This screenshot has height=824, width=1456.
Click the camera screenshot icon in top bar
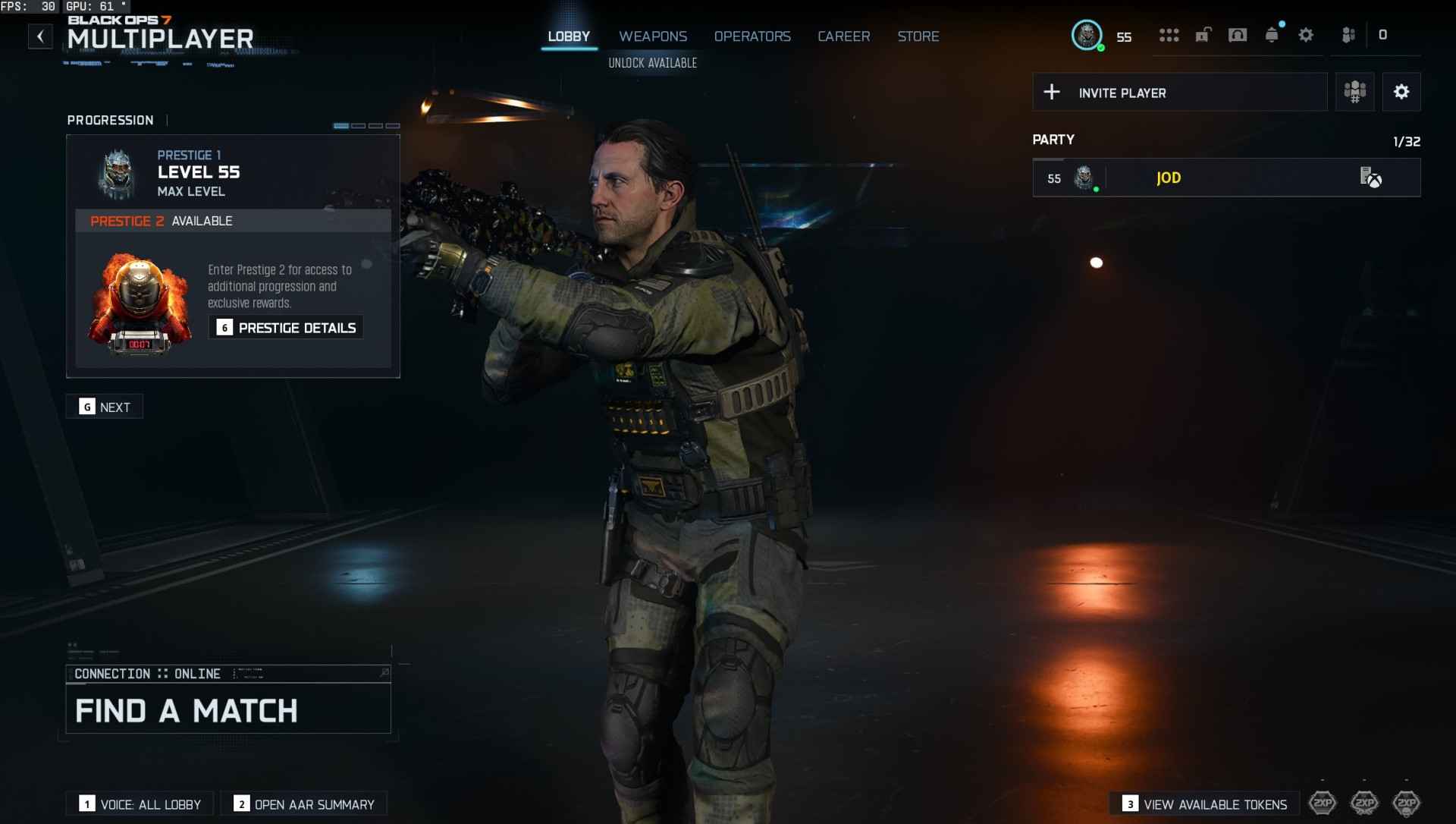pyautogui.click(x=1237, y=34)
